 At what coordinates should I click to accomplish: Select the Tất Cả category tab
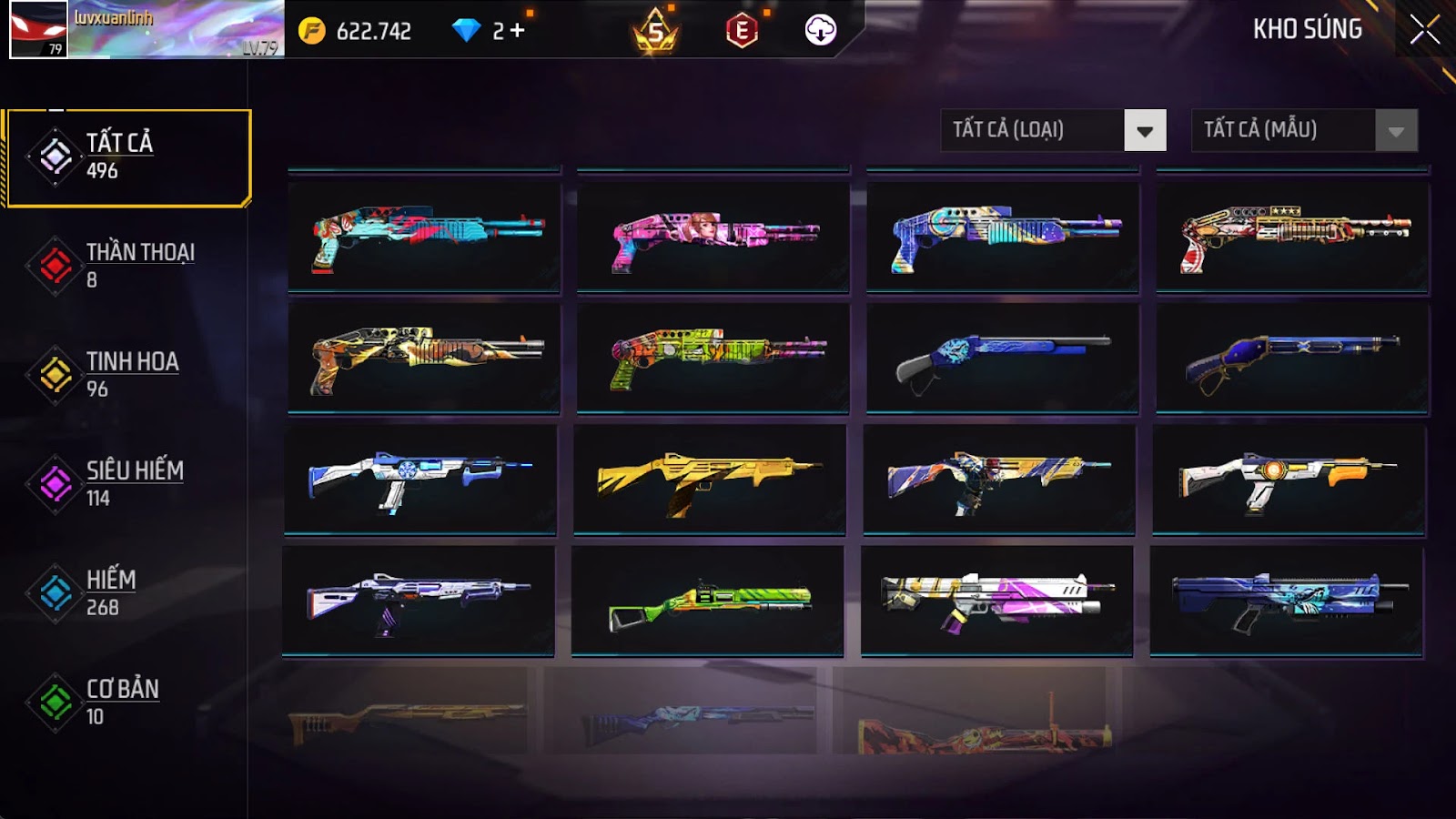(x=128, y=157)
